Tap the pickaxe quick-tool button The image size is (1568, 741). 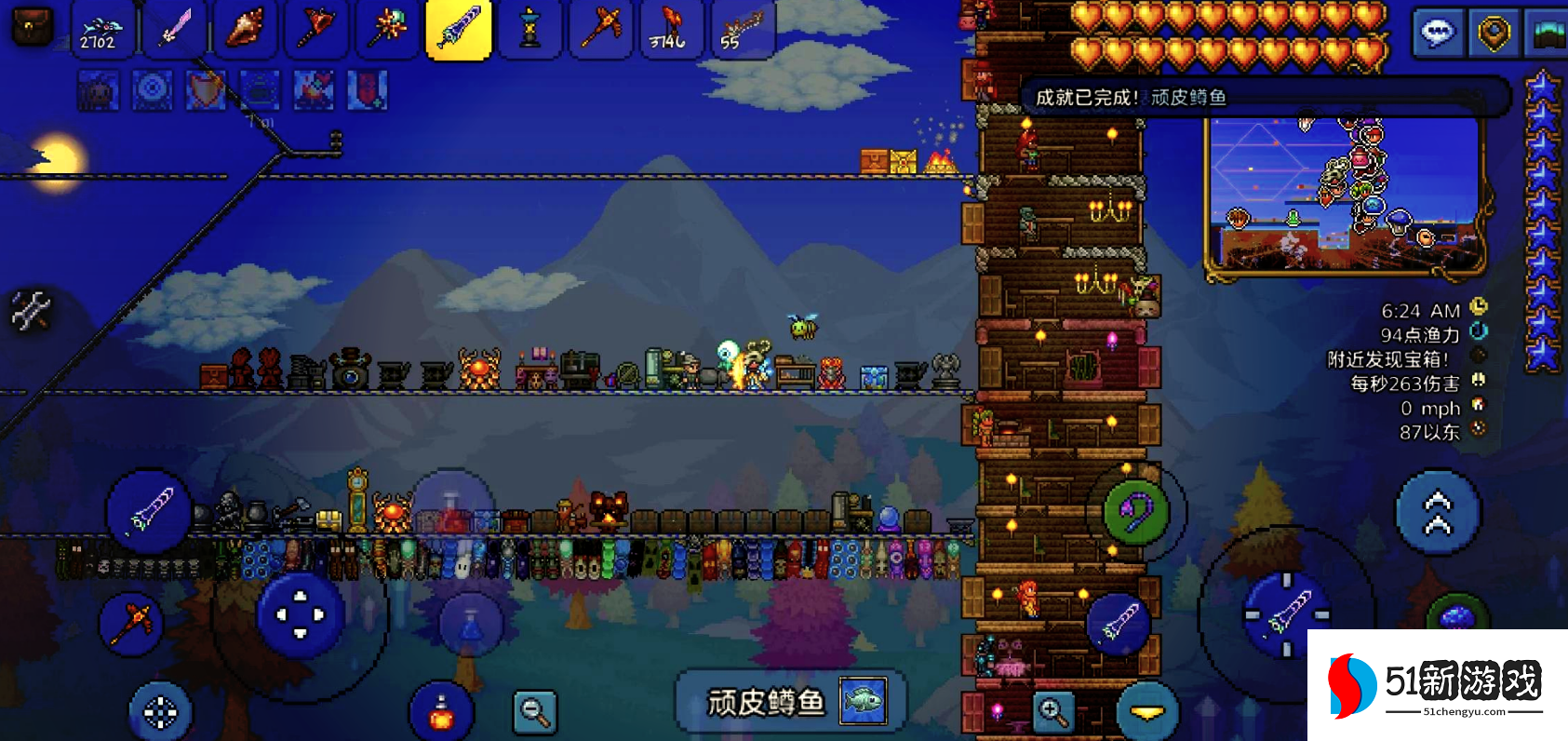coord(131,622)
